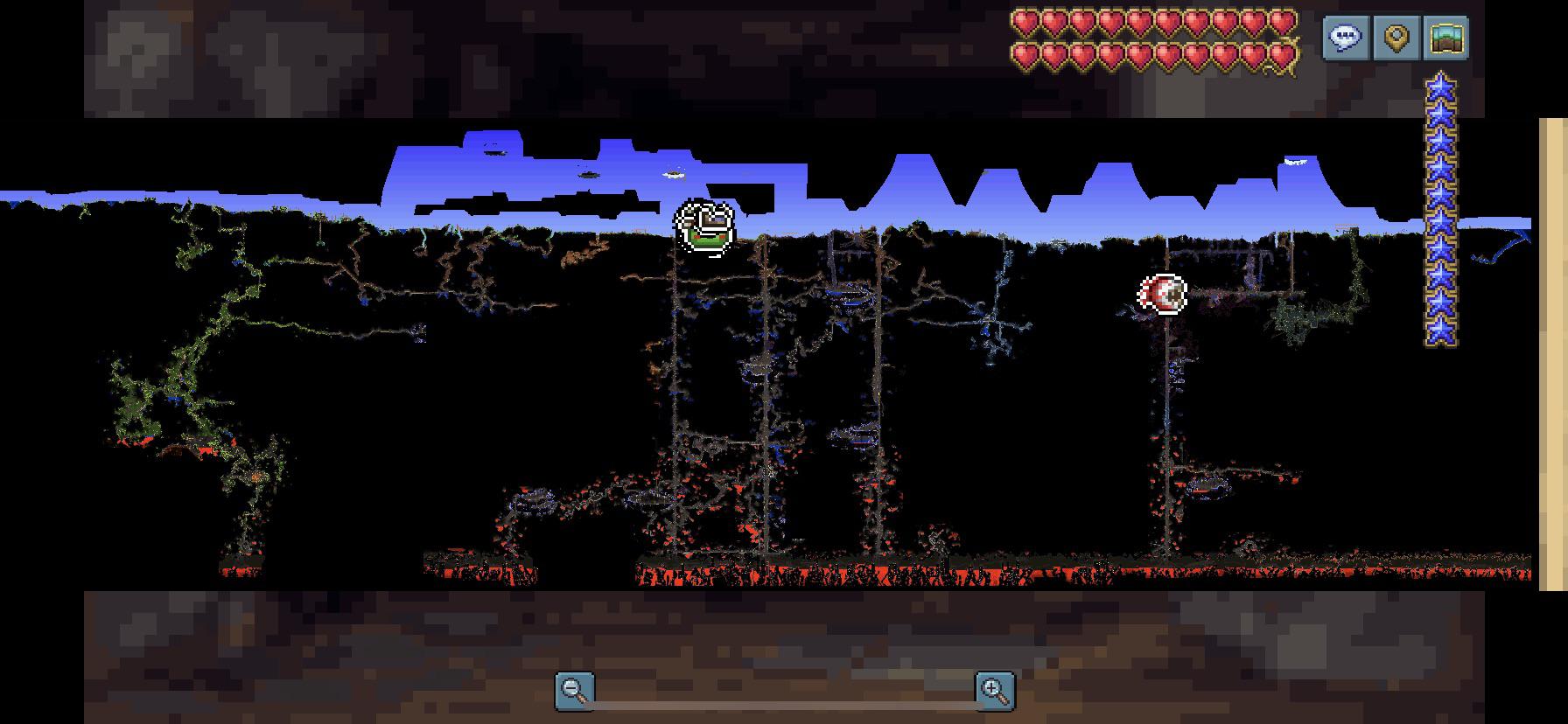Click the player's head marker on the map
1568x724 pixels.
pyautogui.click(x=706, y=226)
